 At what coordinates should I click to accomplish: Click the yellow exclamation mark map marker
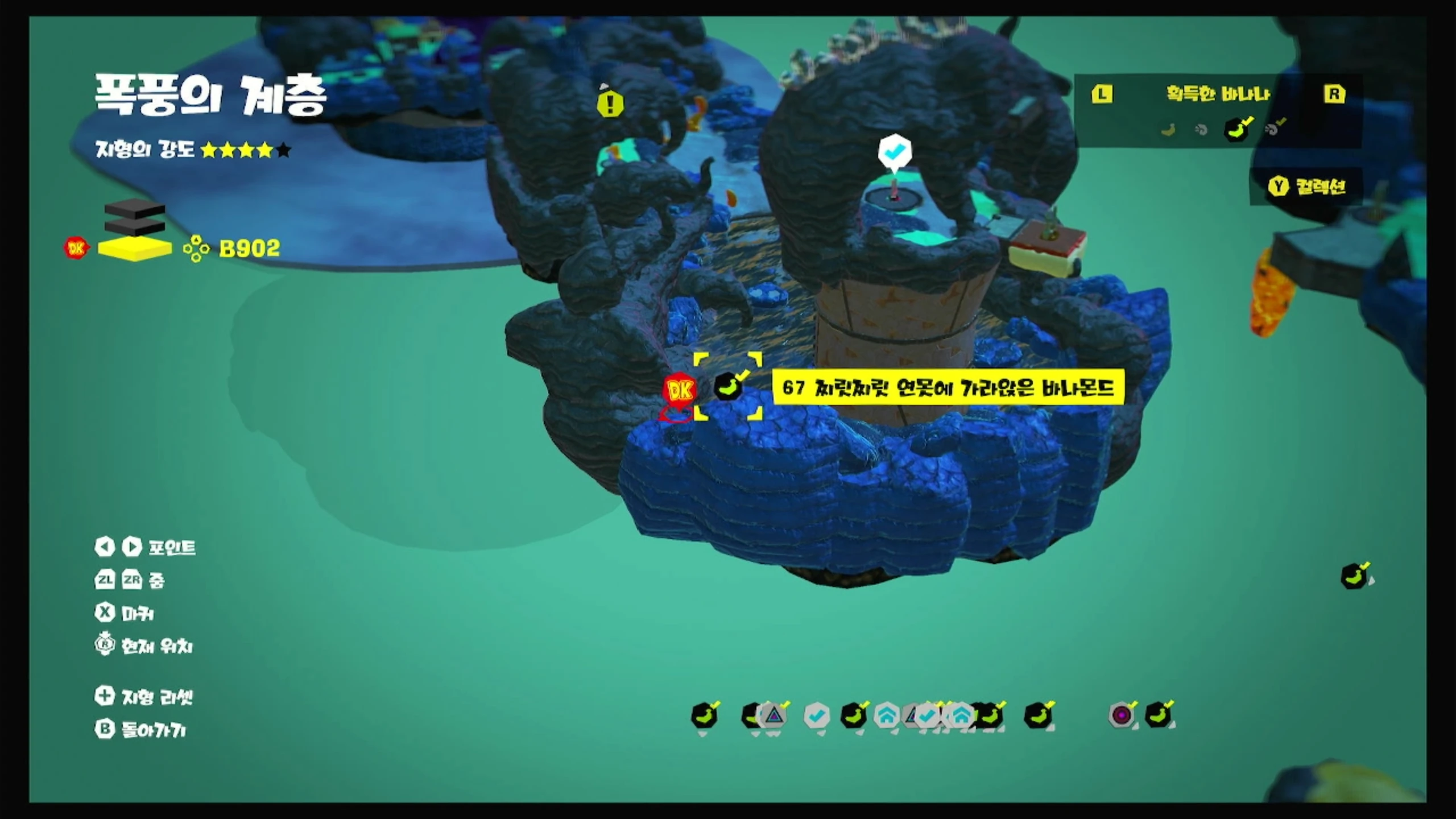tap(610, 104)
